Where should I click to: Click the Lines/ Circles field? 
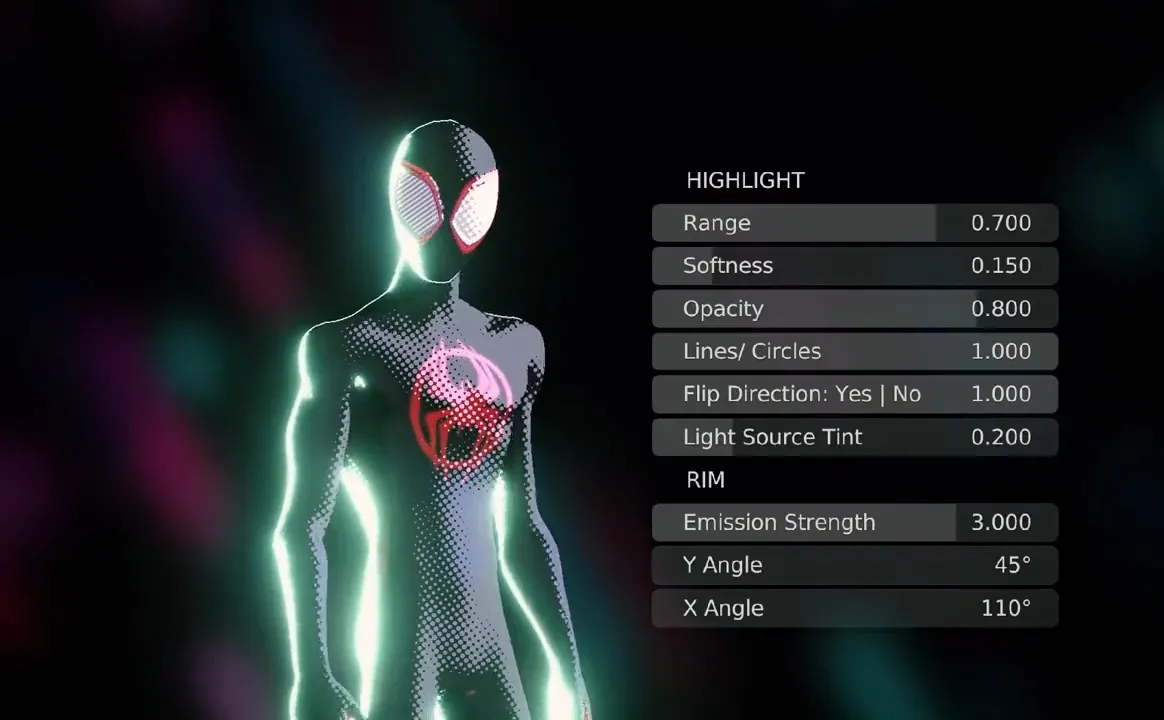854,352
